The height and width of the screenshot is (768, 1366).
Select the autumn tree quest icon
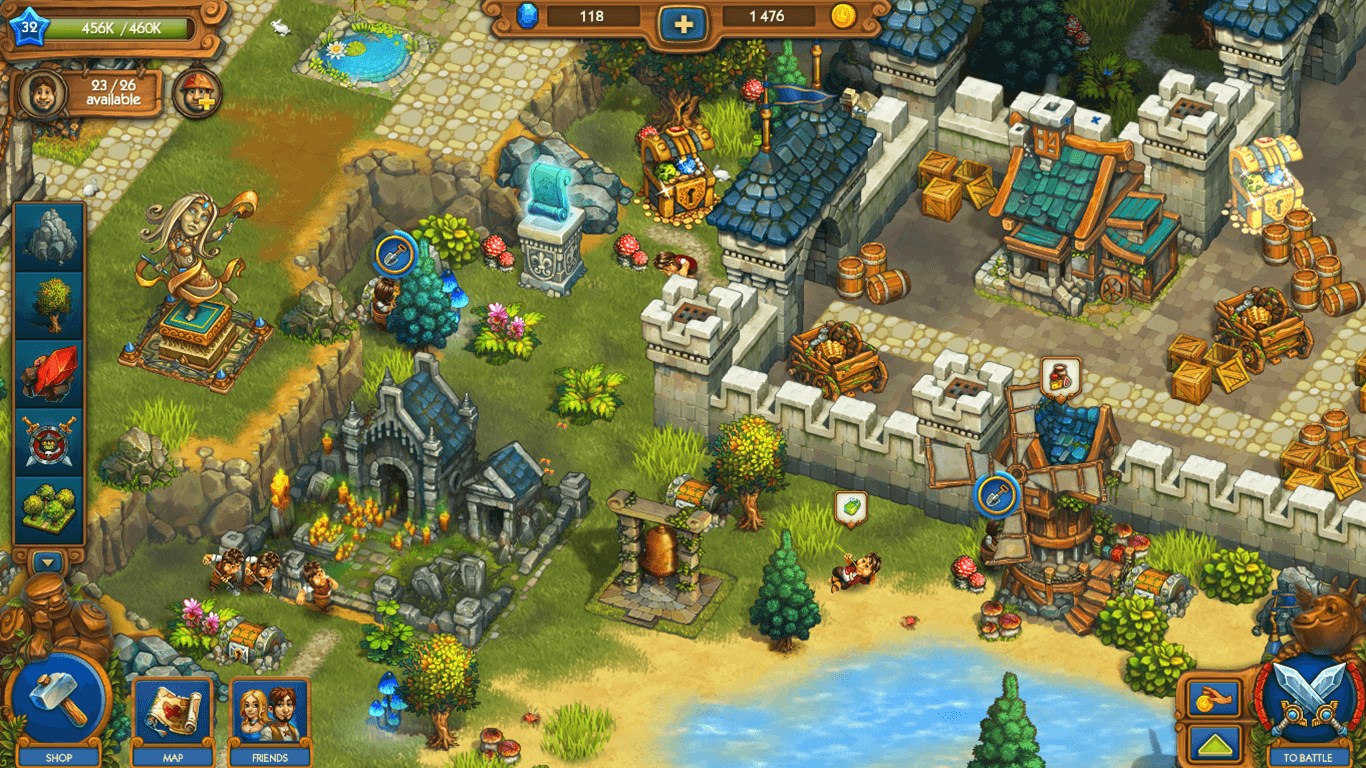[x=49, y=304]
